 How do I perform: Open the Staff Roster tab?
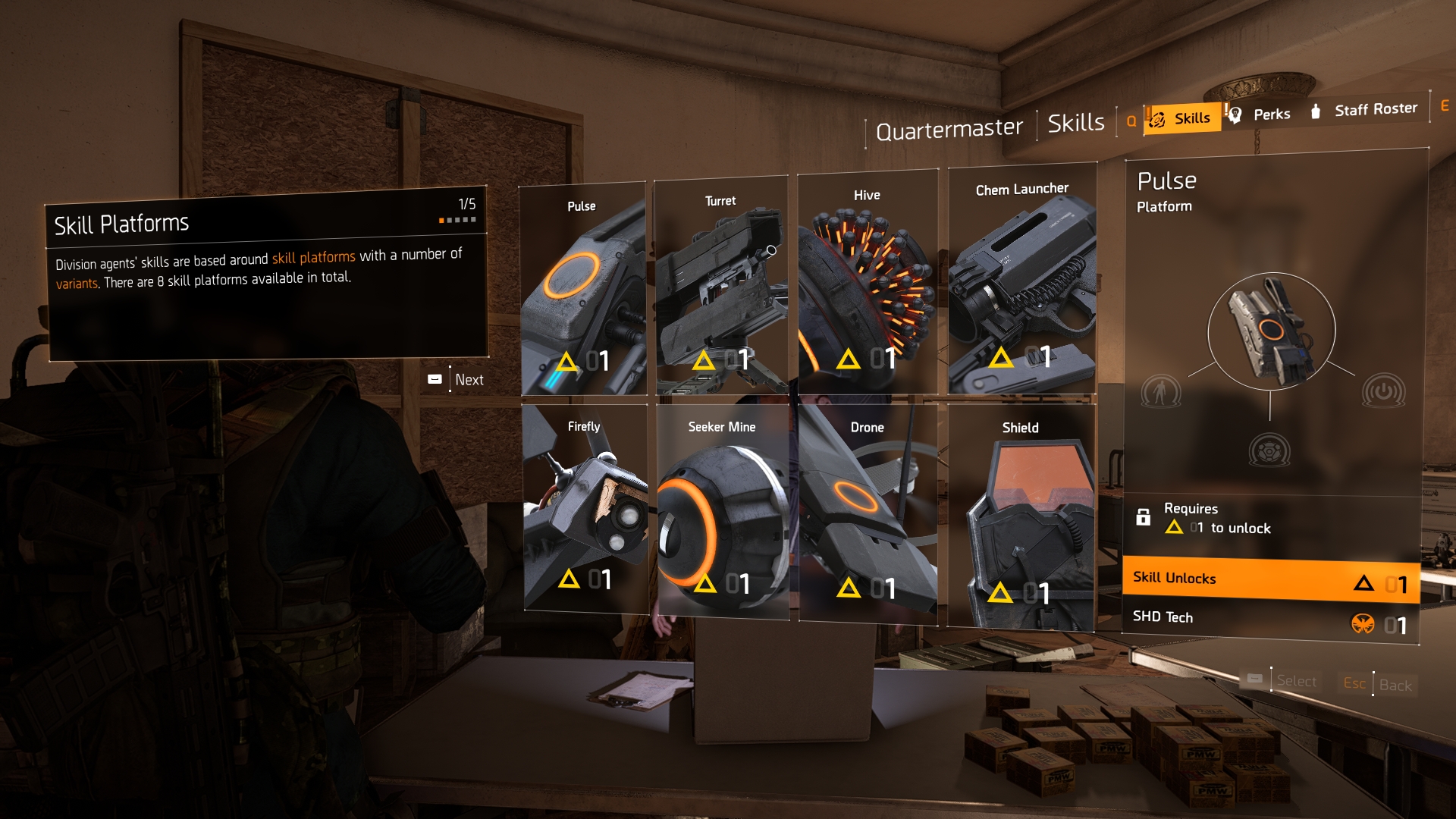[x=1365, y=110]
